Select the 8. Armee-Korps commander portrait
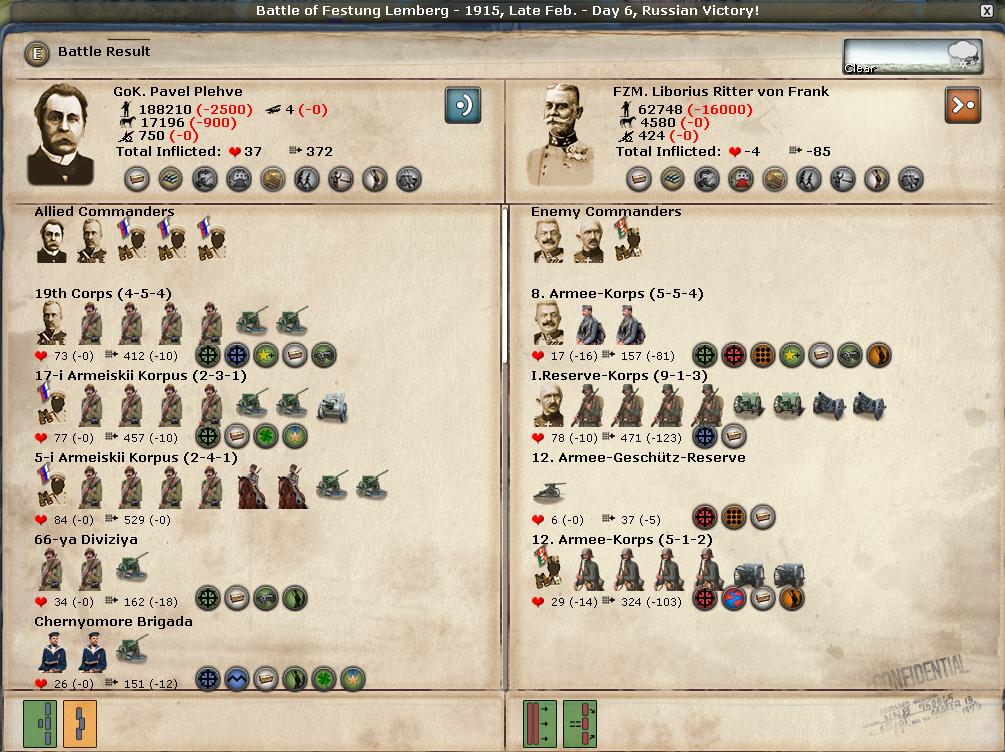The width and height of the screenshot is (1005, 752). [x=550, y=324]
